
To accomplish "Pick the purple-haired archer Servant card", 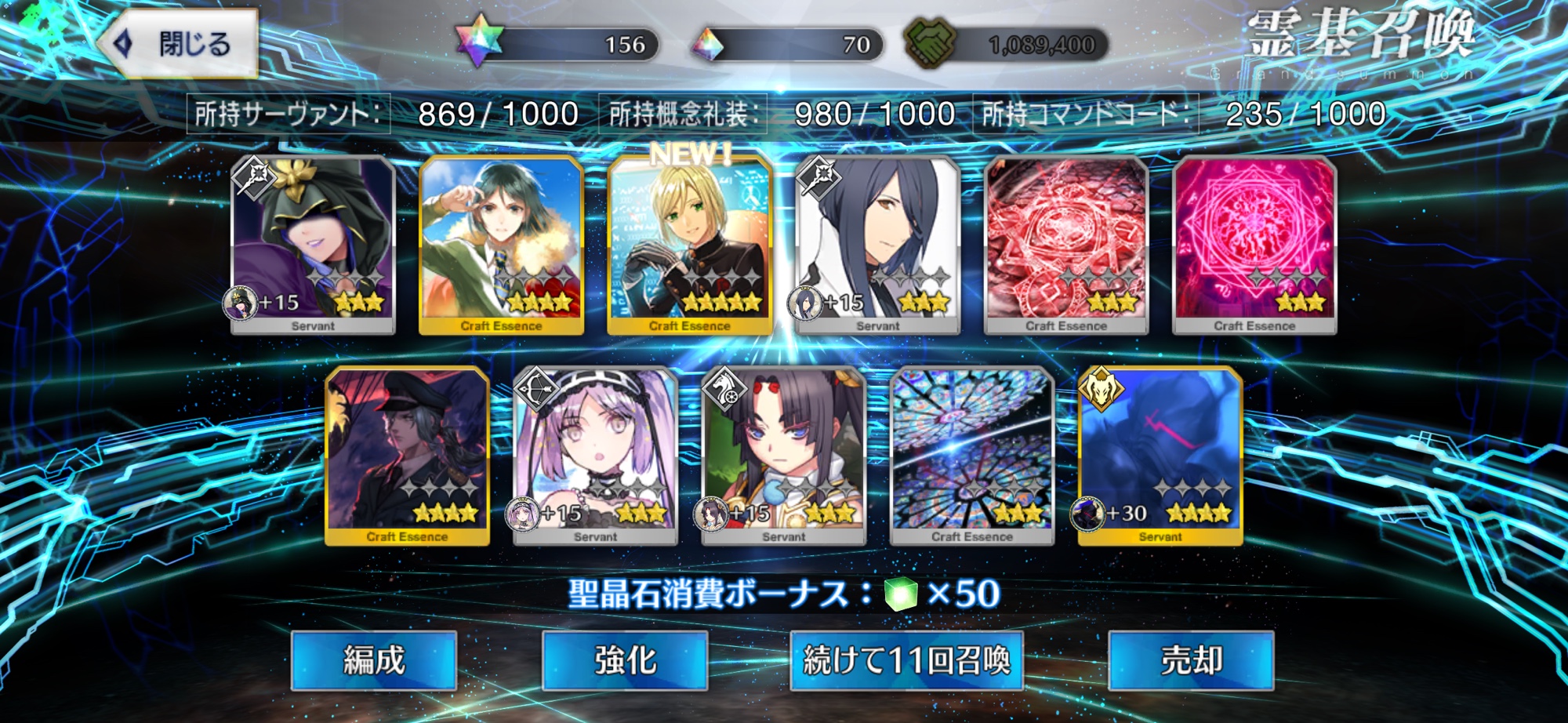I will pos(596,456).
